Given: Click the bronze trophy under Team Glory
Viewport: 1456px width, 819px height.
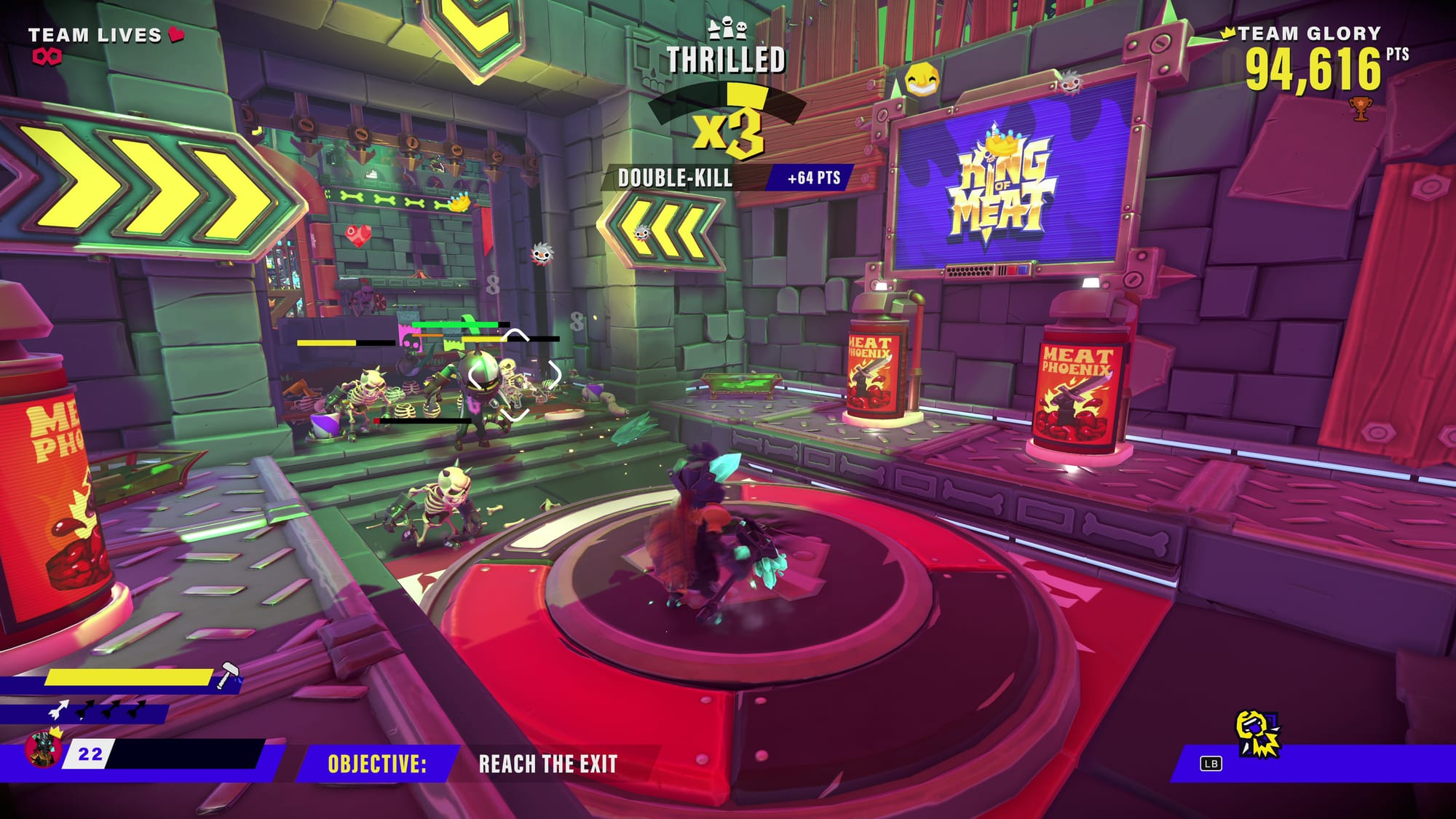Looking at the screenshot, I should pyautogui.click(x=1360, y=108).
